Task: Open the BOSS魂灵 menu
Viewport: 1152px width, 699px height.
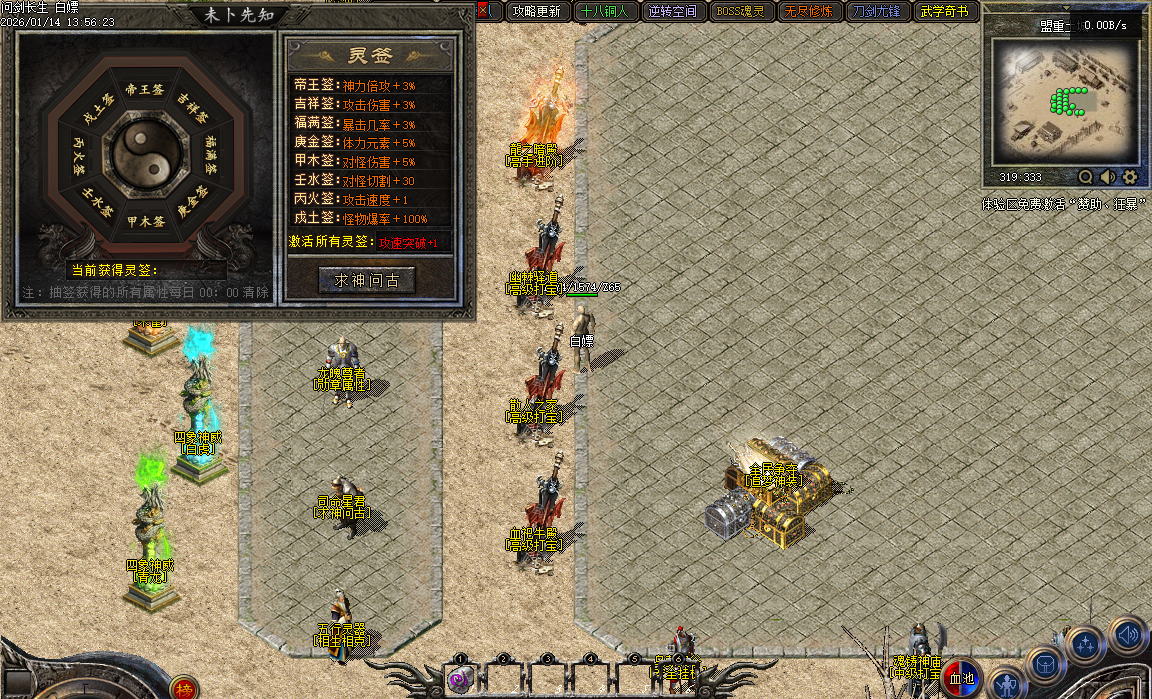Action: (x=741, y=12)
